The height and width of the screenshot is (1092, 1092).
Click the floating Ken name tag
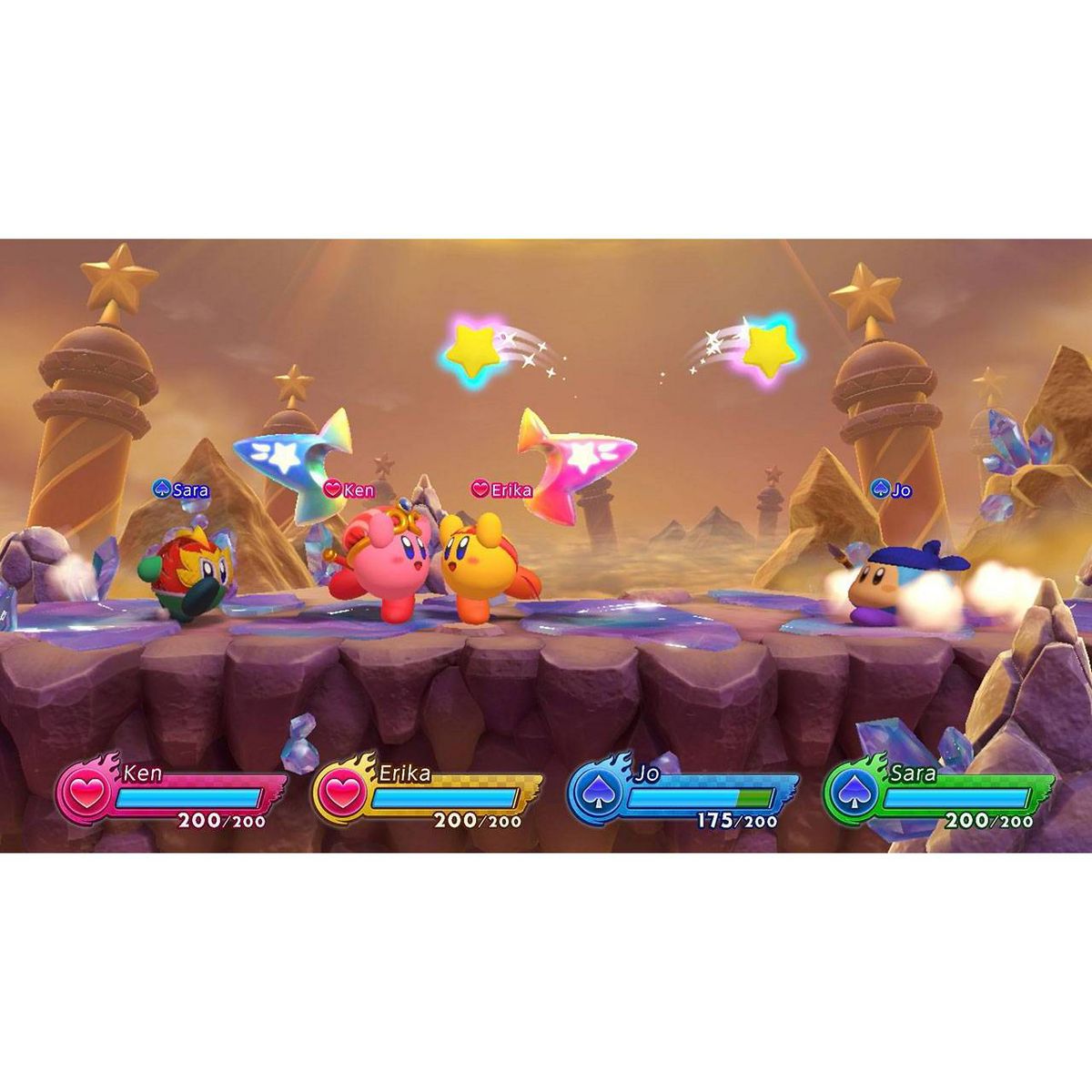(x=350, y=490)
